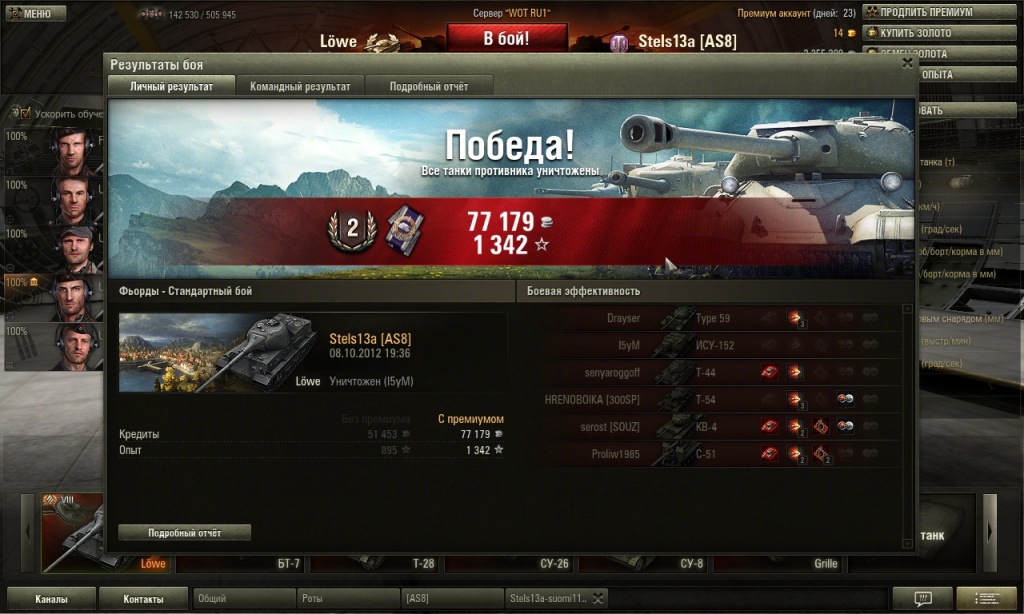Start battle with В бой! button
The image size is (1024, 614).
click(506, 40)
